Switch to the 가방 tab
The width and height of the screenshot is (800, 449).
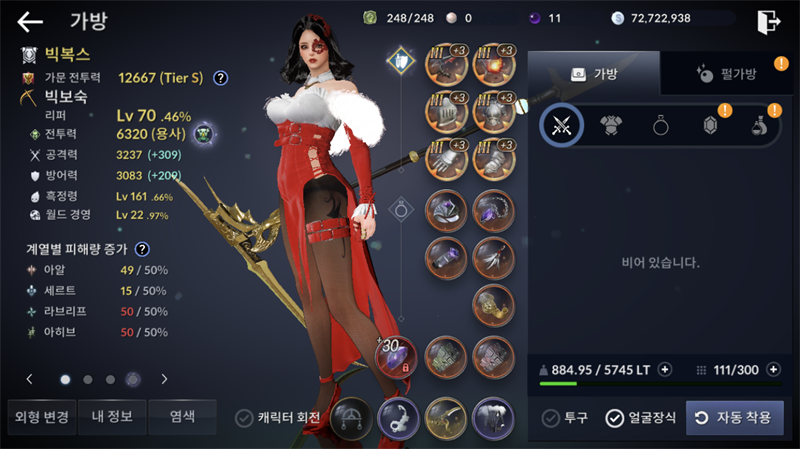(594, 73)
